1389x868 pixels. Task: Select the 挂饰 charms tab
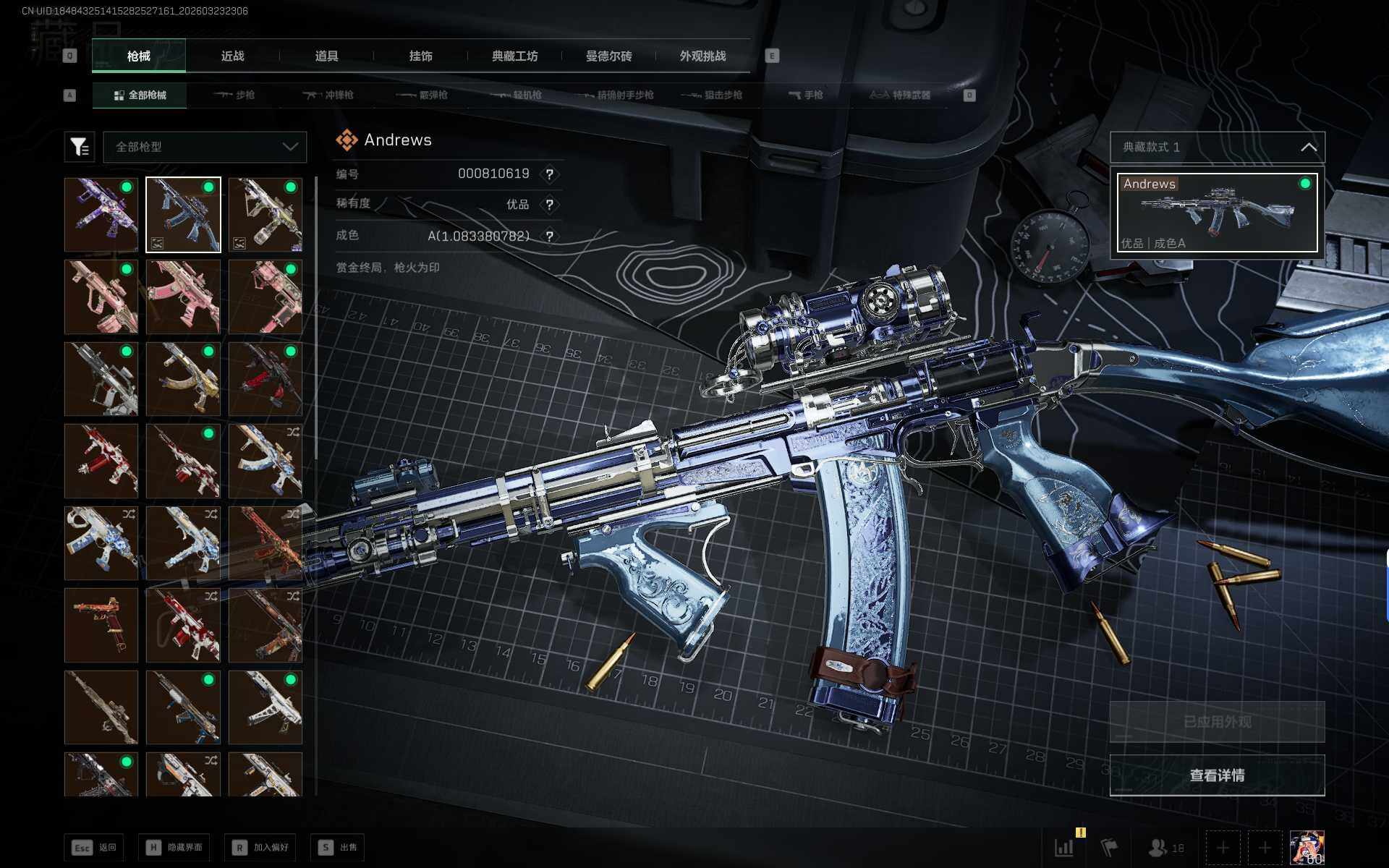coord(420,56)
